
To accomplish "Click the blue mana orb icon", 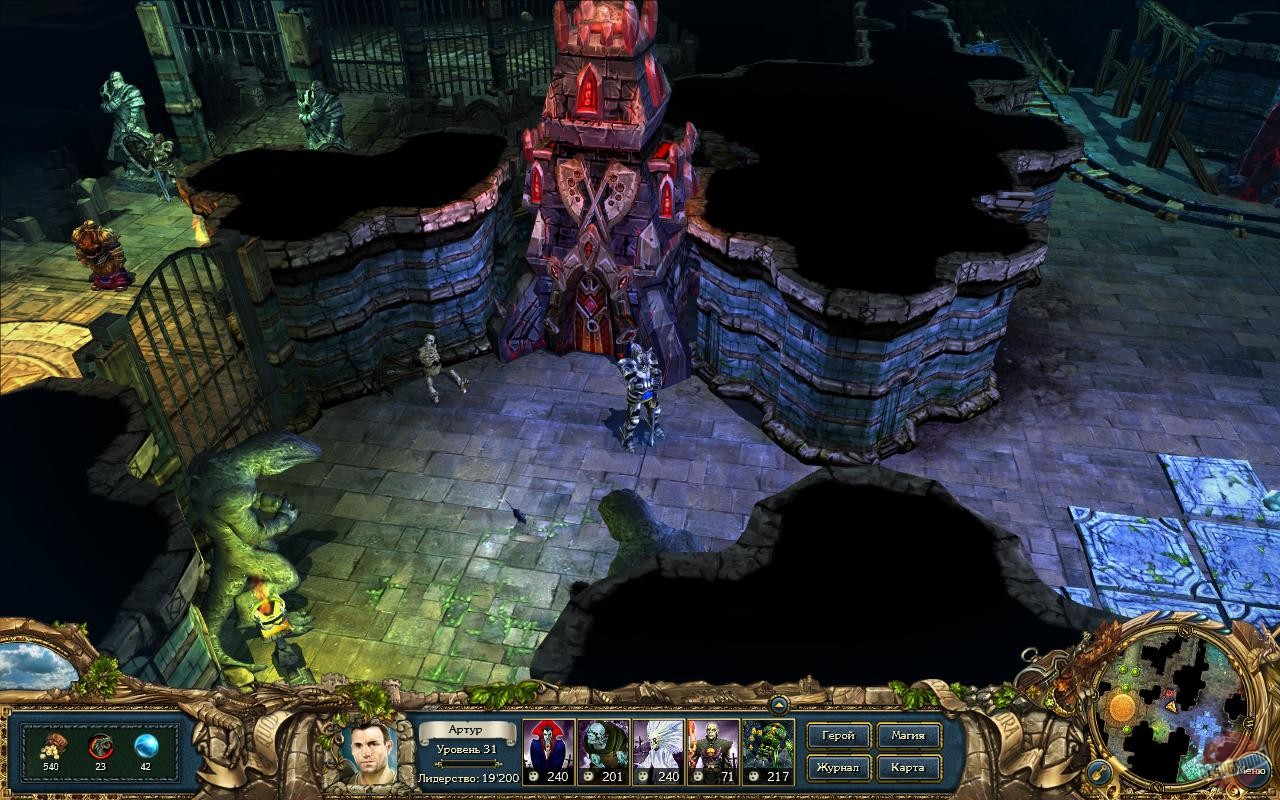I will pos(148,745).
